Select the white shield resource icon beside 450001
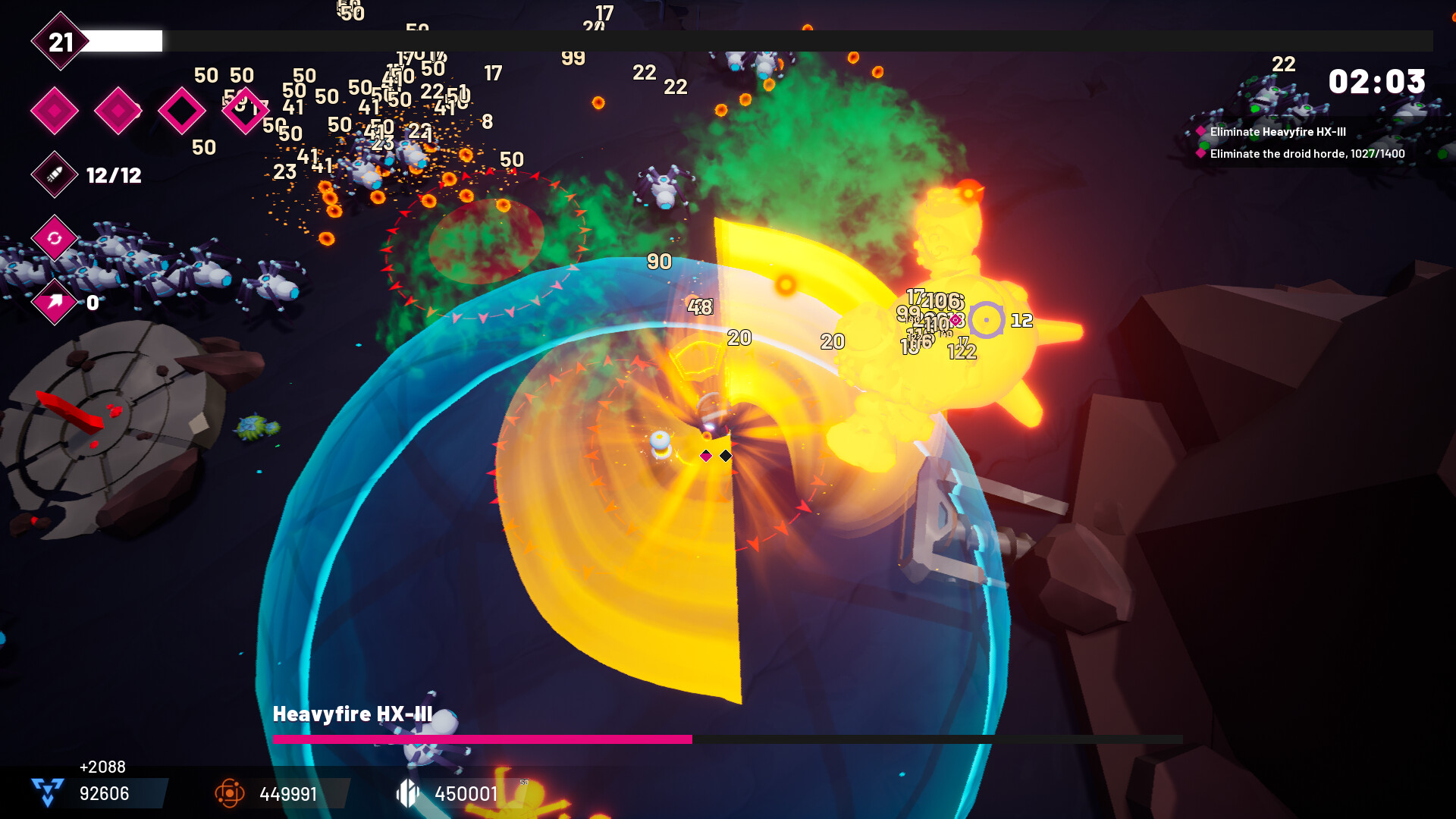The image size is (1456, 819). coord(408,793)
